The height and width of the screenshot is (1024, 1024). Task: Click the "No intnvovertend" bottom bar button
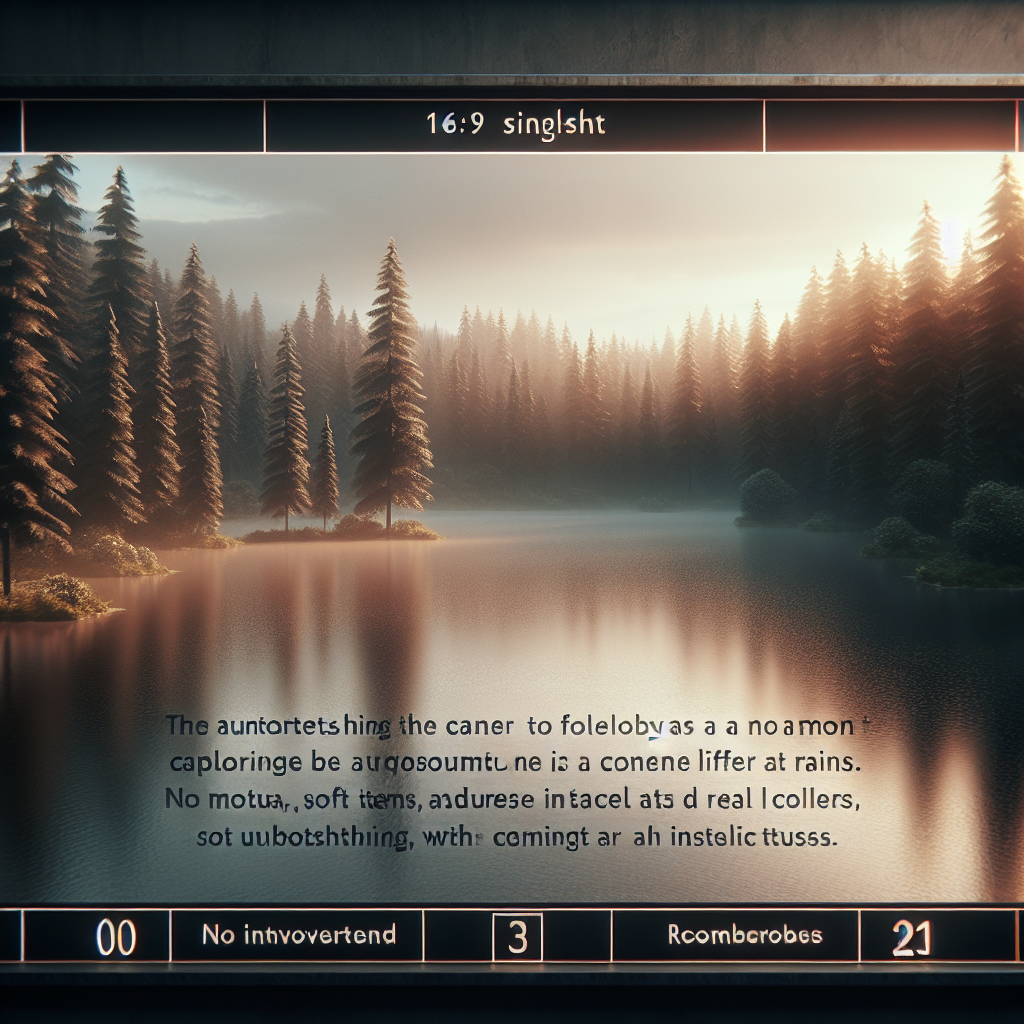coord(298,936)
